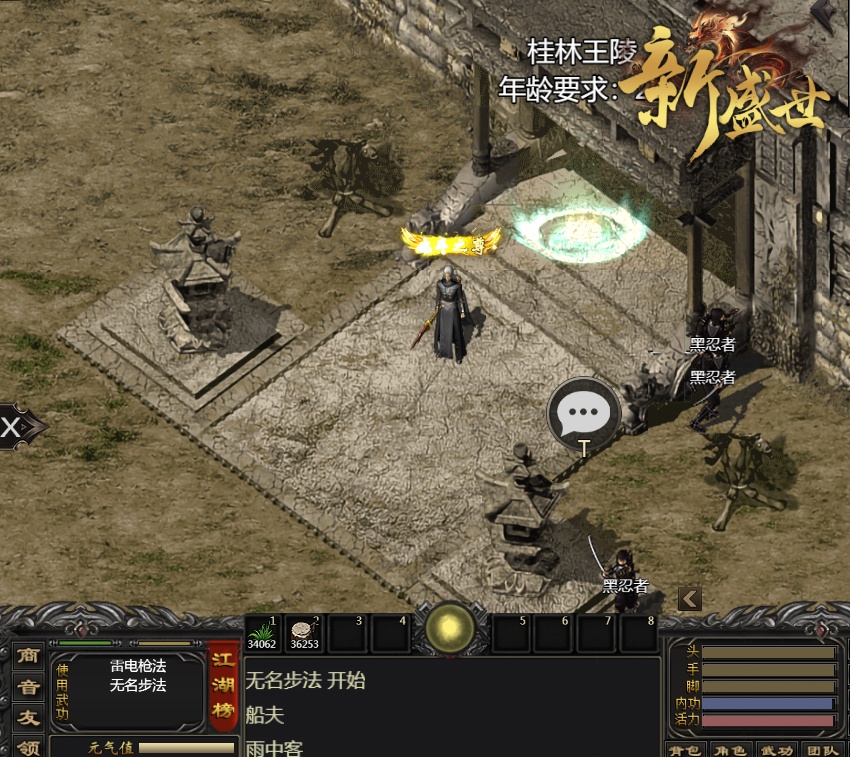
Task: Open the 友 friends button
Action: (29, 716)
